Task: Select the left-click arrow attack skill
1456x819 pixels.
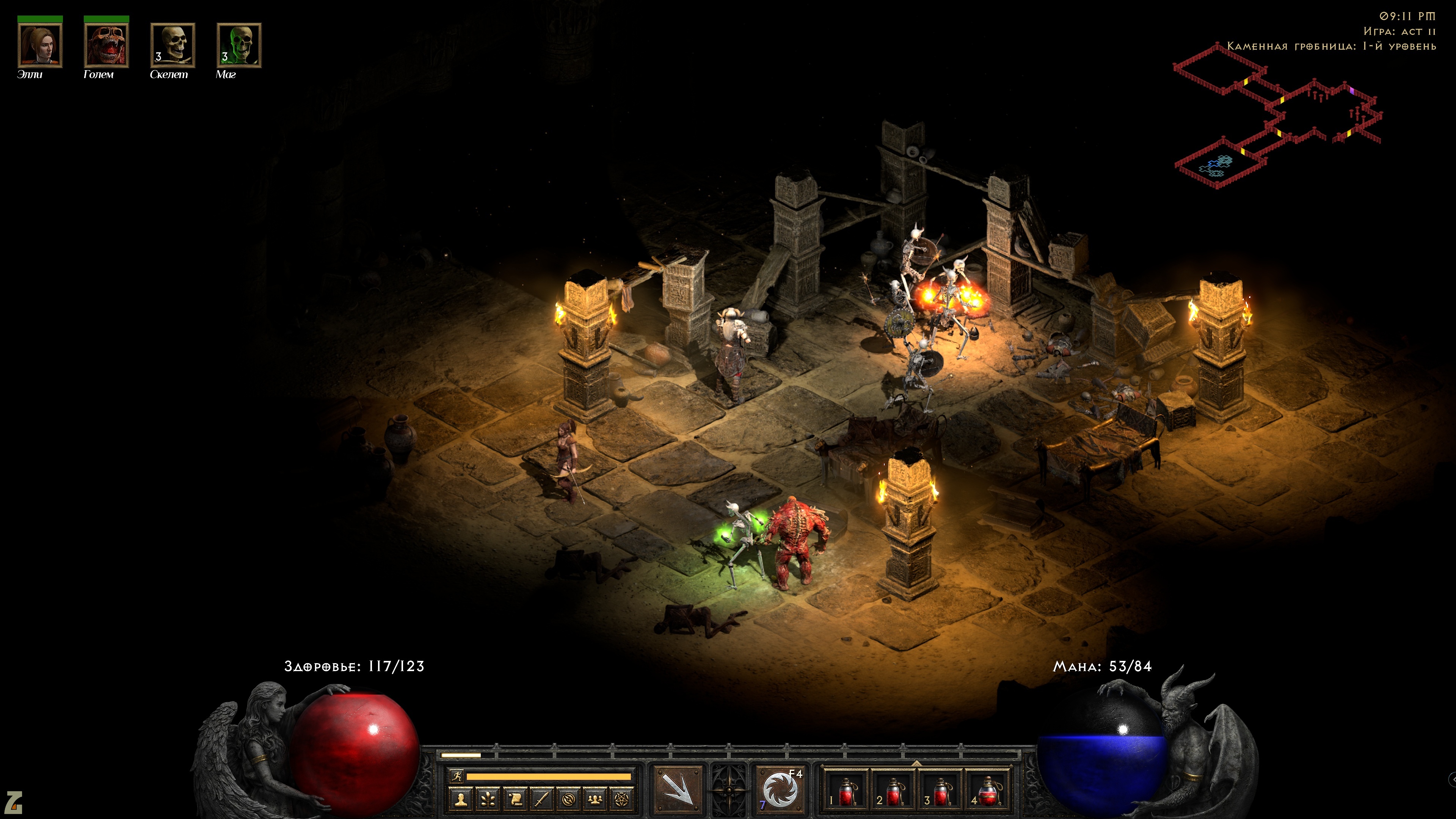Action: pos(678,789)
